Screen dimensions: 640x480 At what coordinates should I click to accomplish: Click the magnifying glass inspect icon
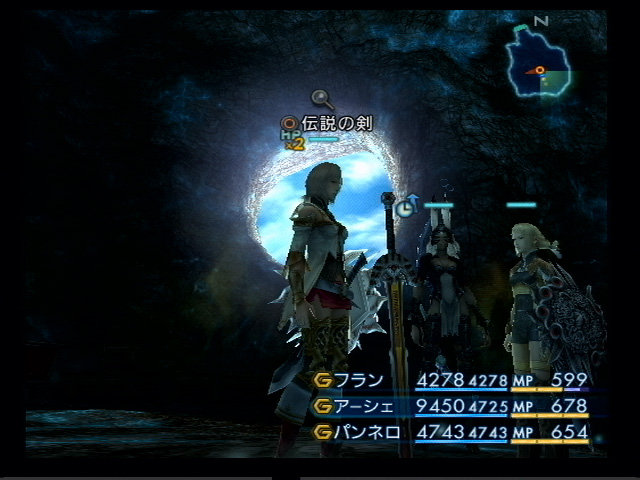[x=322, y=98]
